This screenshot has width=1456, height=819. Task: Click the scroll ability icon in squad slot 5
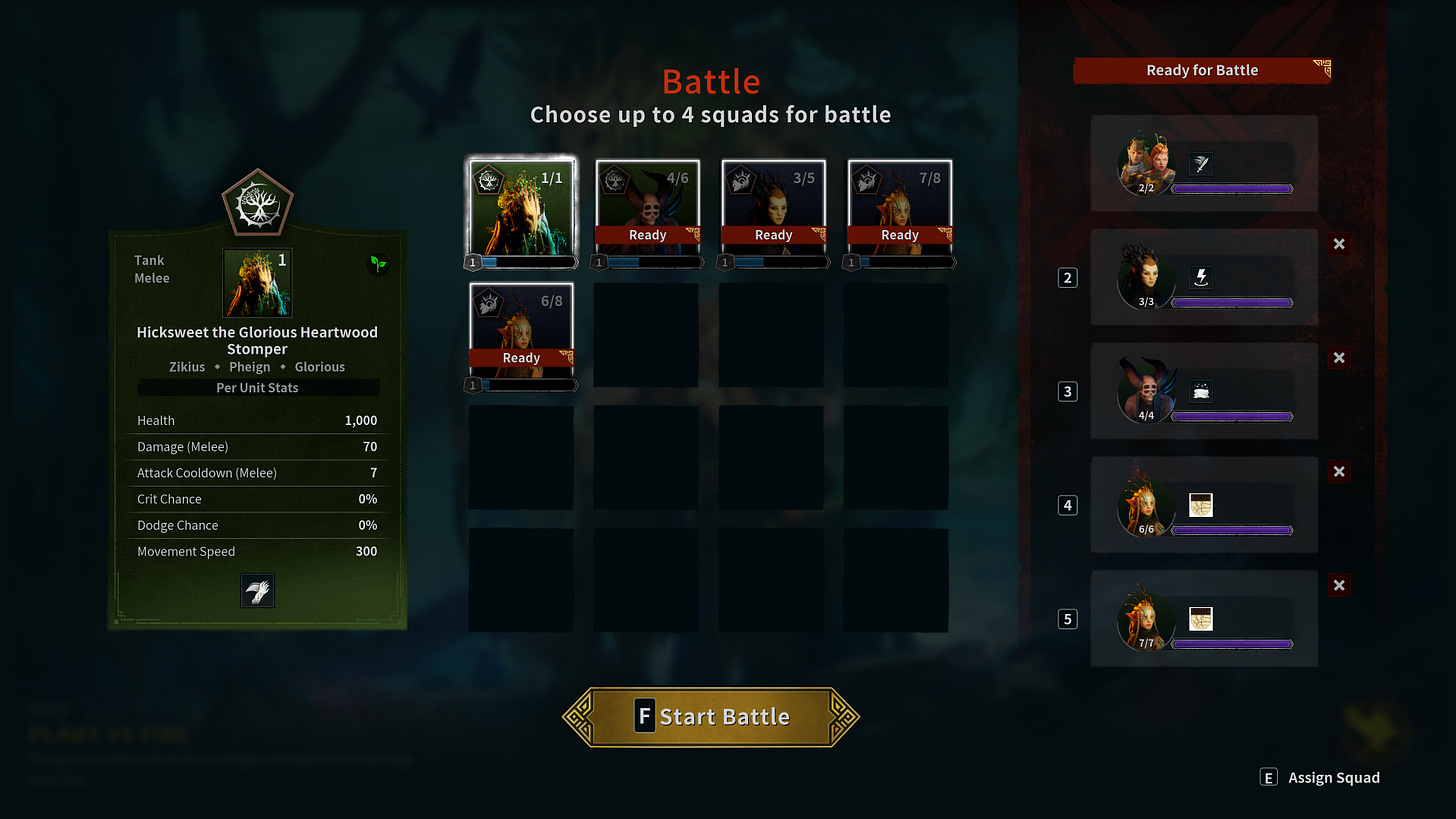[1201, 619]
